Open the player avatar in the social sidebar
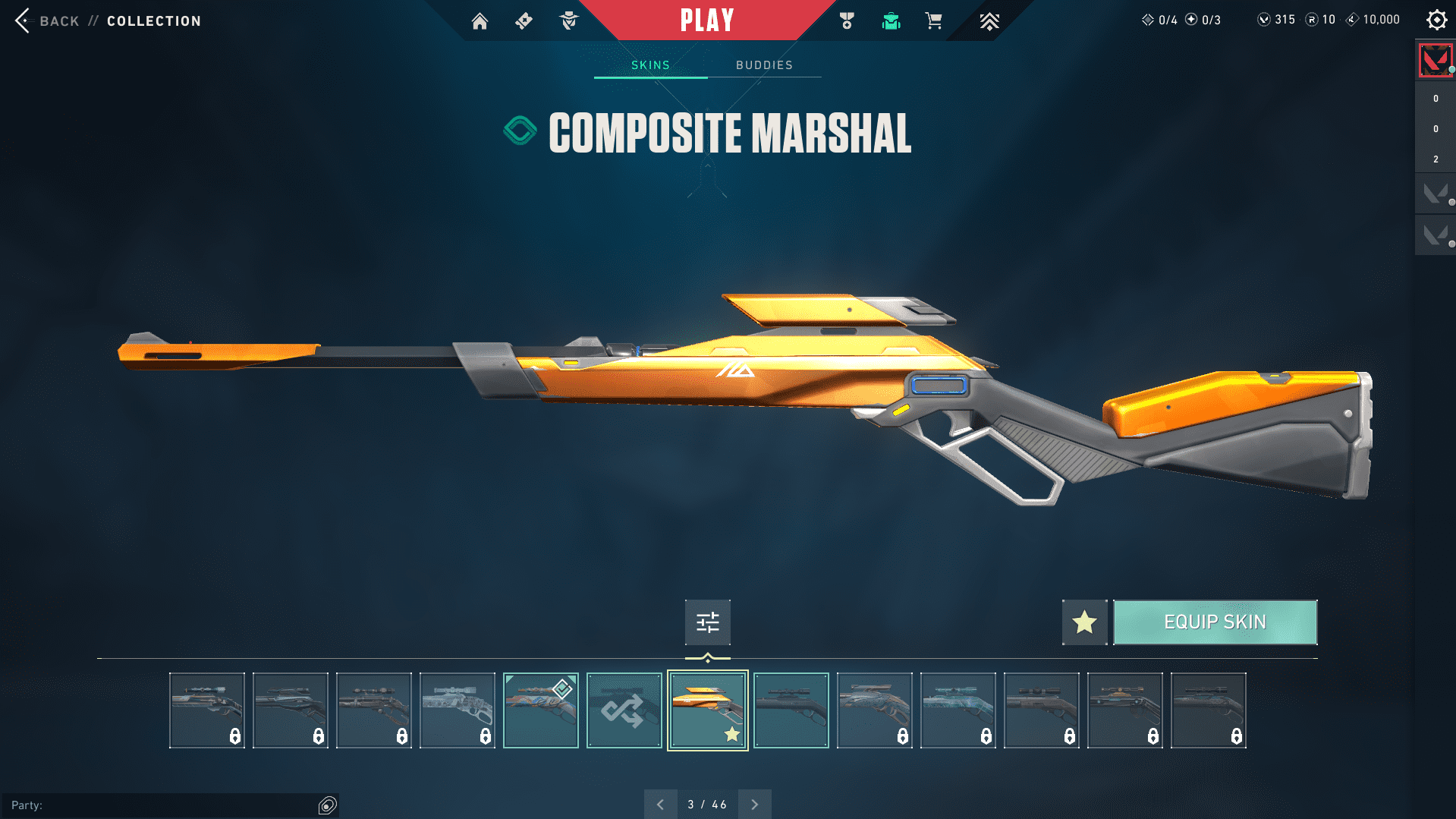Screen dimensions: 1456x819 point(1435,61)
